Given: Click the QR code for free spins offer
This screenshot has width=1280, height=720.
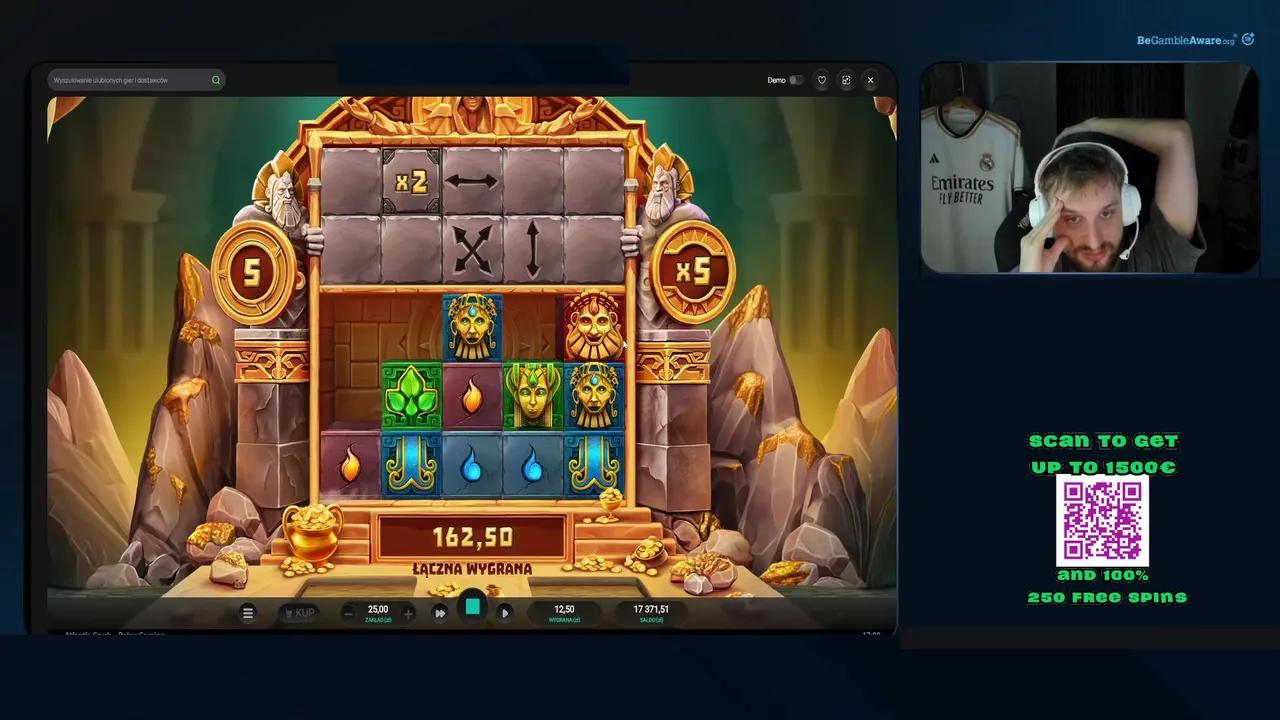Looking at the screenshot, I should coord(1103,519).
